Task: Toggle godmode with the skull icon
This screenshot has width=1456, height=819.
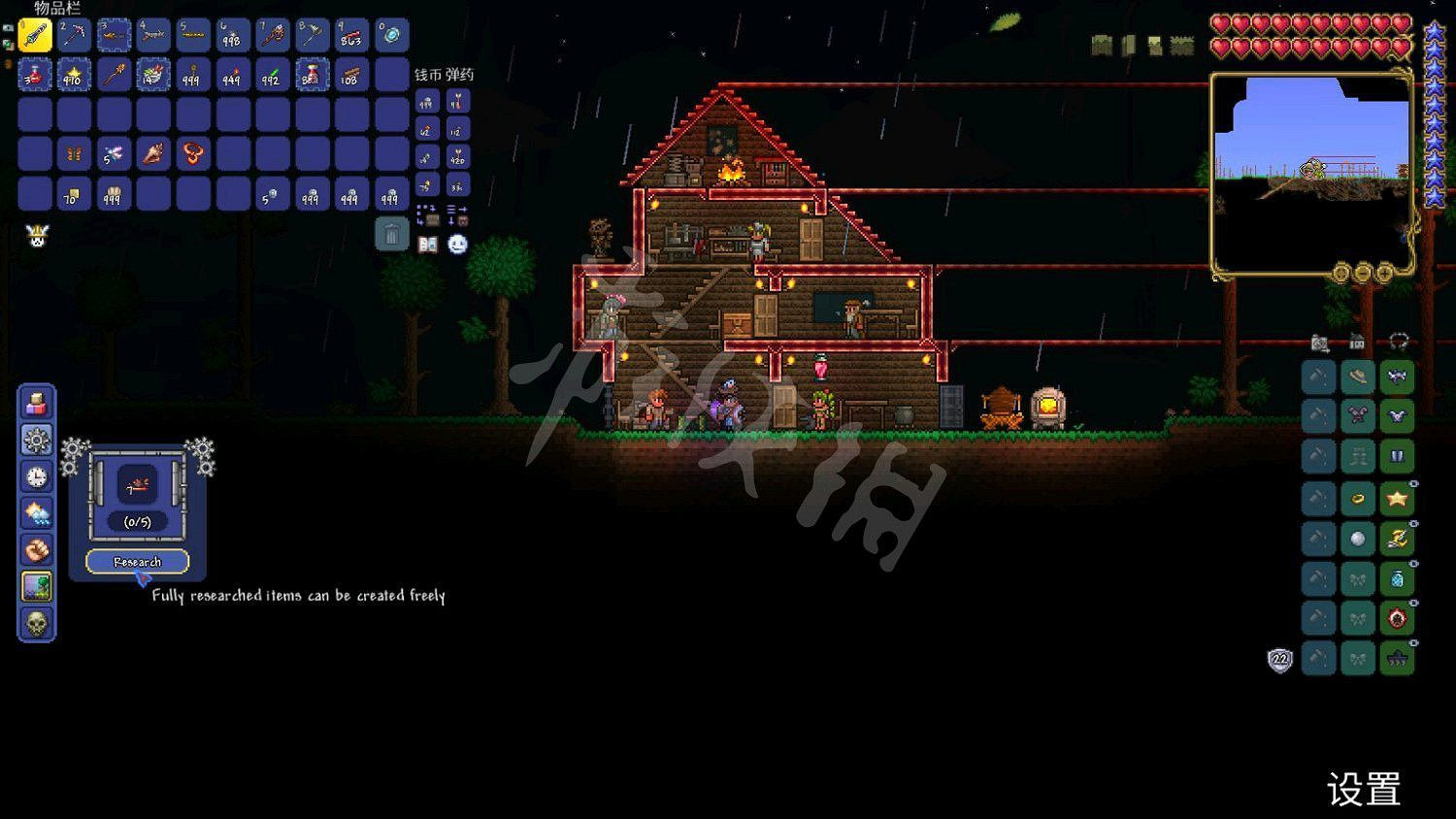Action: (x=36, y=626)
